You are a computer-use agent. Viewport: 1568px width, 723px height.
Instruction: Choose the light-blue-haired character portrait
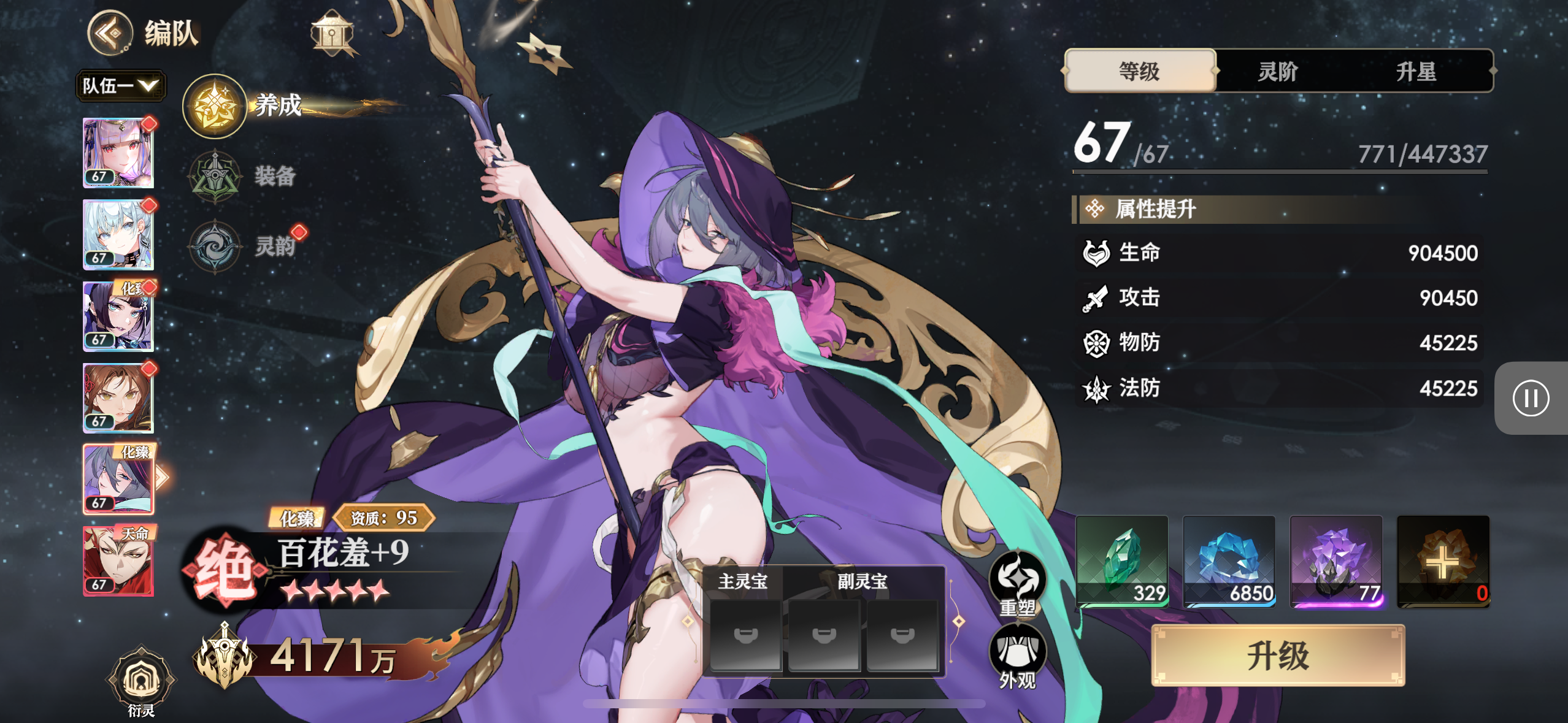[x=118, y=235]
